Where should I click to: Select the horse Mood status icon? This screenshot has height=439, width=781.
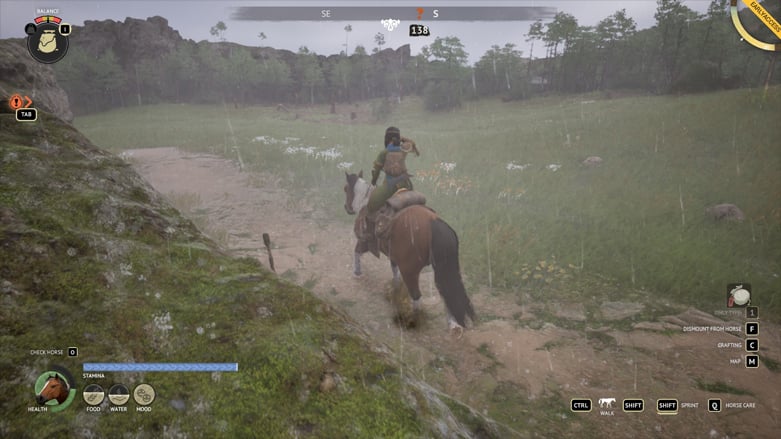coord(144,394)
